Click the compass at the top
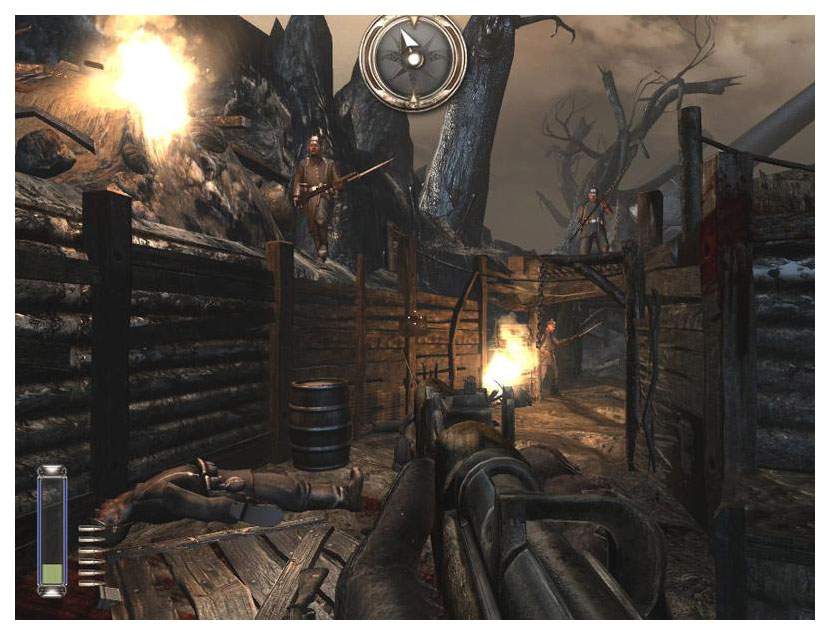 tap(412, 59)
